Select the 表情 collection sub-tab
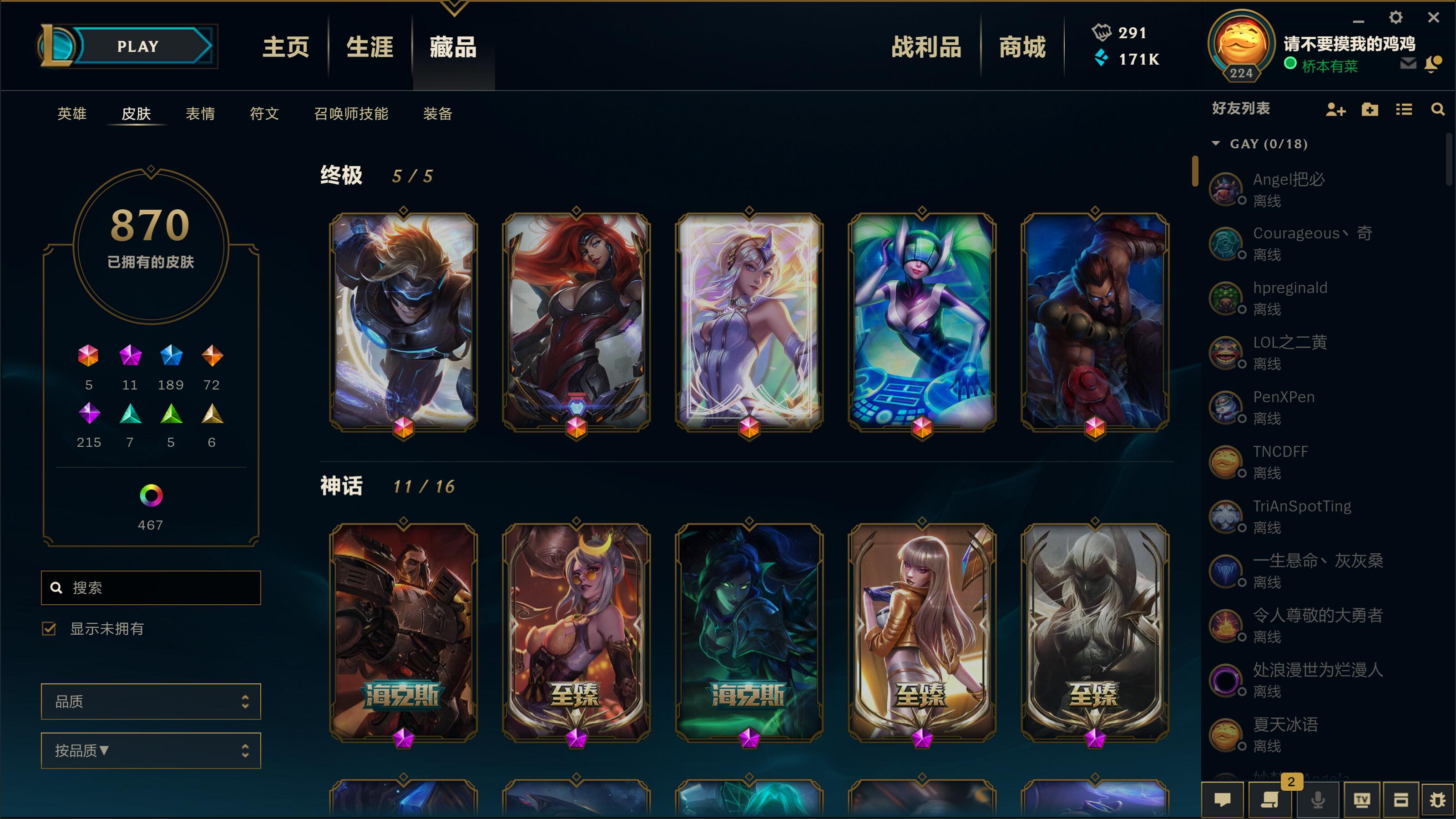Viewport: 1456px width, 819px height. pos(202,114)
